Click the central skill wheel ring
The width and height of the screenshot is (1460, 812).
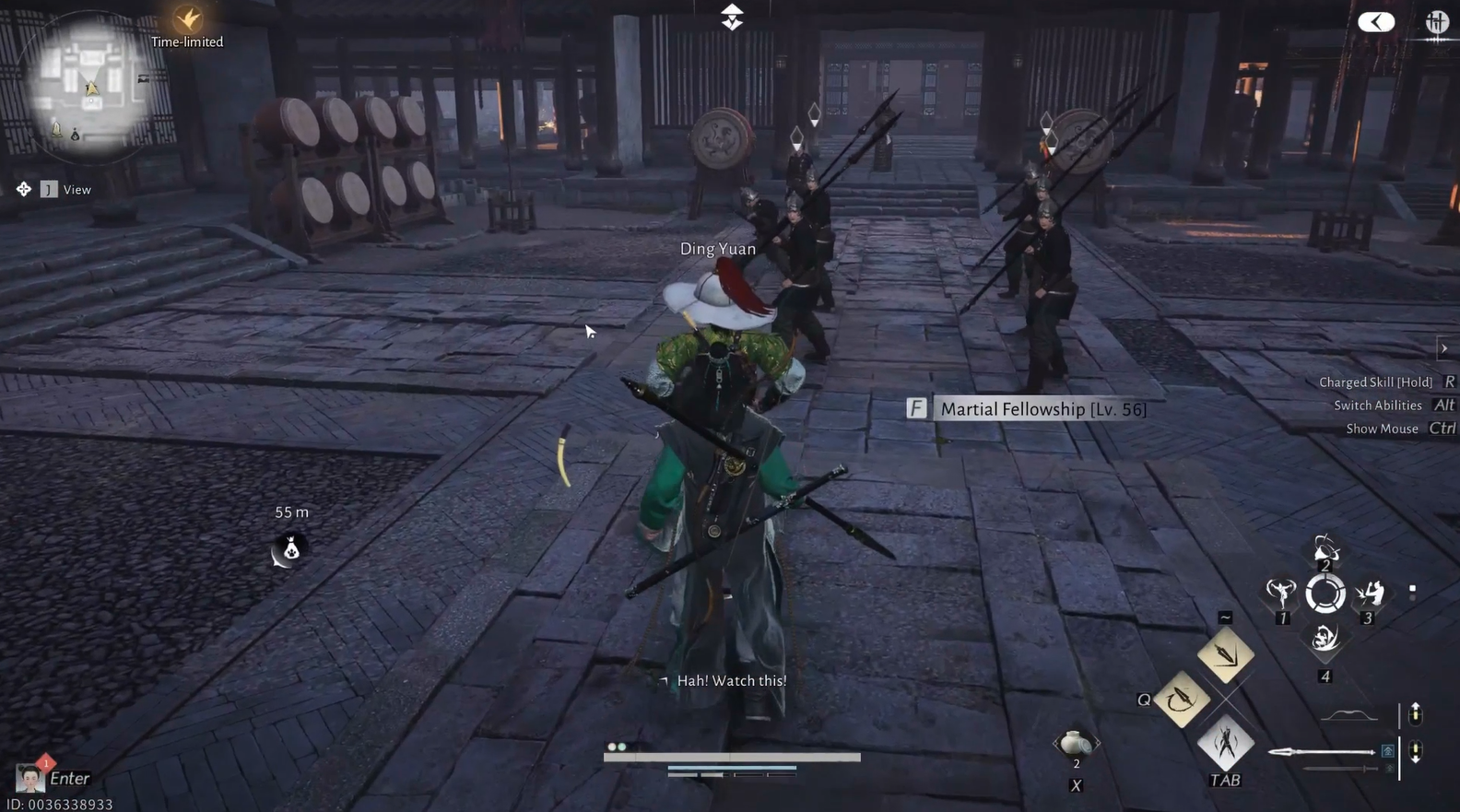[1325, 594]
